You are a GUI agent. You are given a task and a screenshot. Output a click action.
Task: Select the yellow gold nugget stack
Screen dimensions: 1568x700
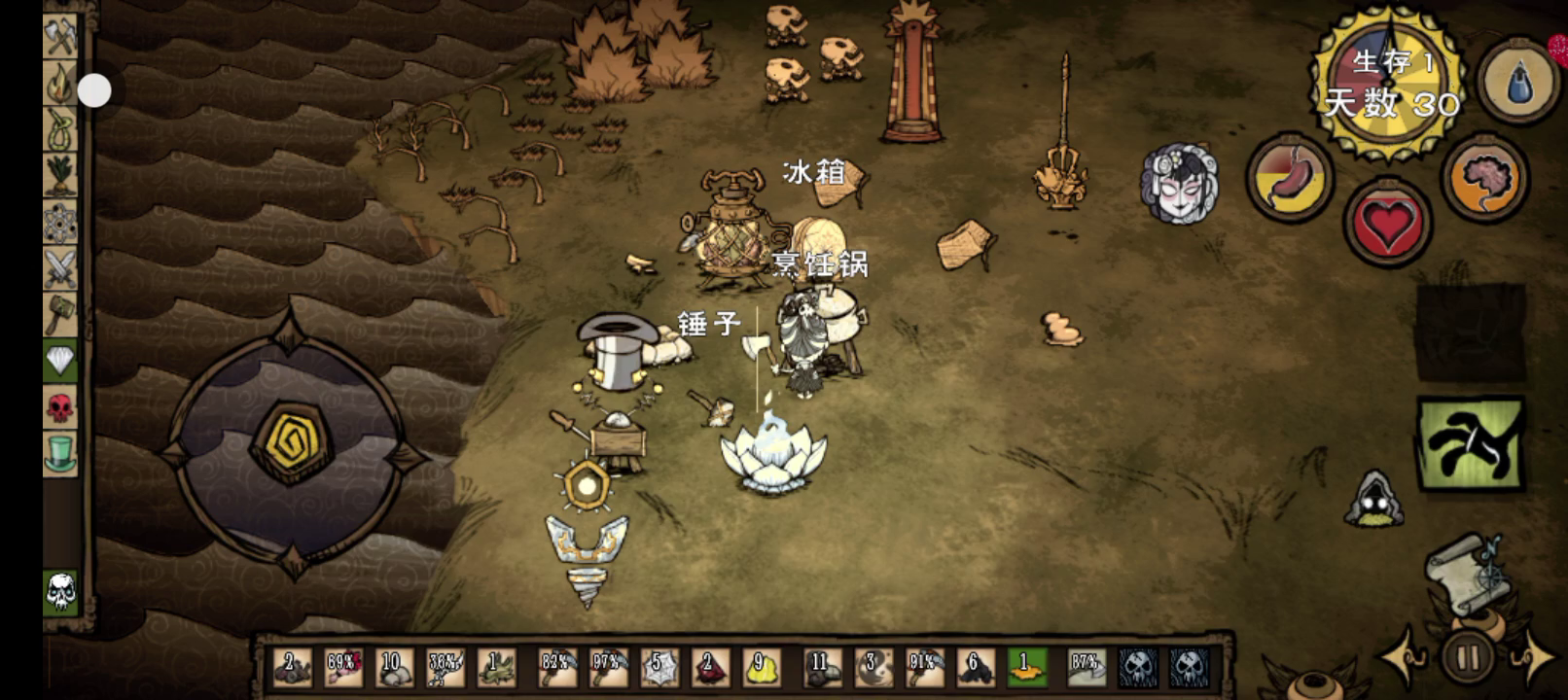point(760,667)
